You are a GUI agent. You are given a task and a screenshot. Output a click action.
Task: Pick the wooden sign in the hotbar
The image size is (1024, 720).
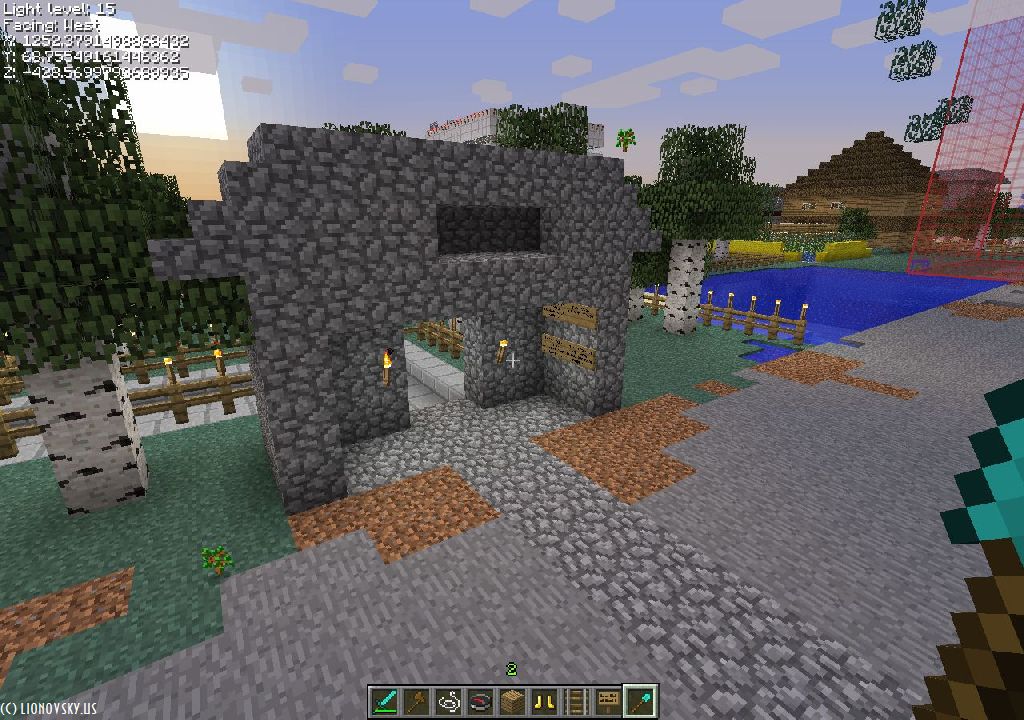tap(609, 701)
